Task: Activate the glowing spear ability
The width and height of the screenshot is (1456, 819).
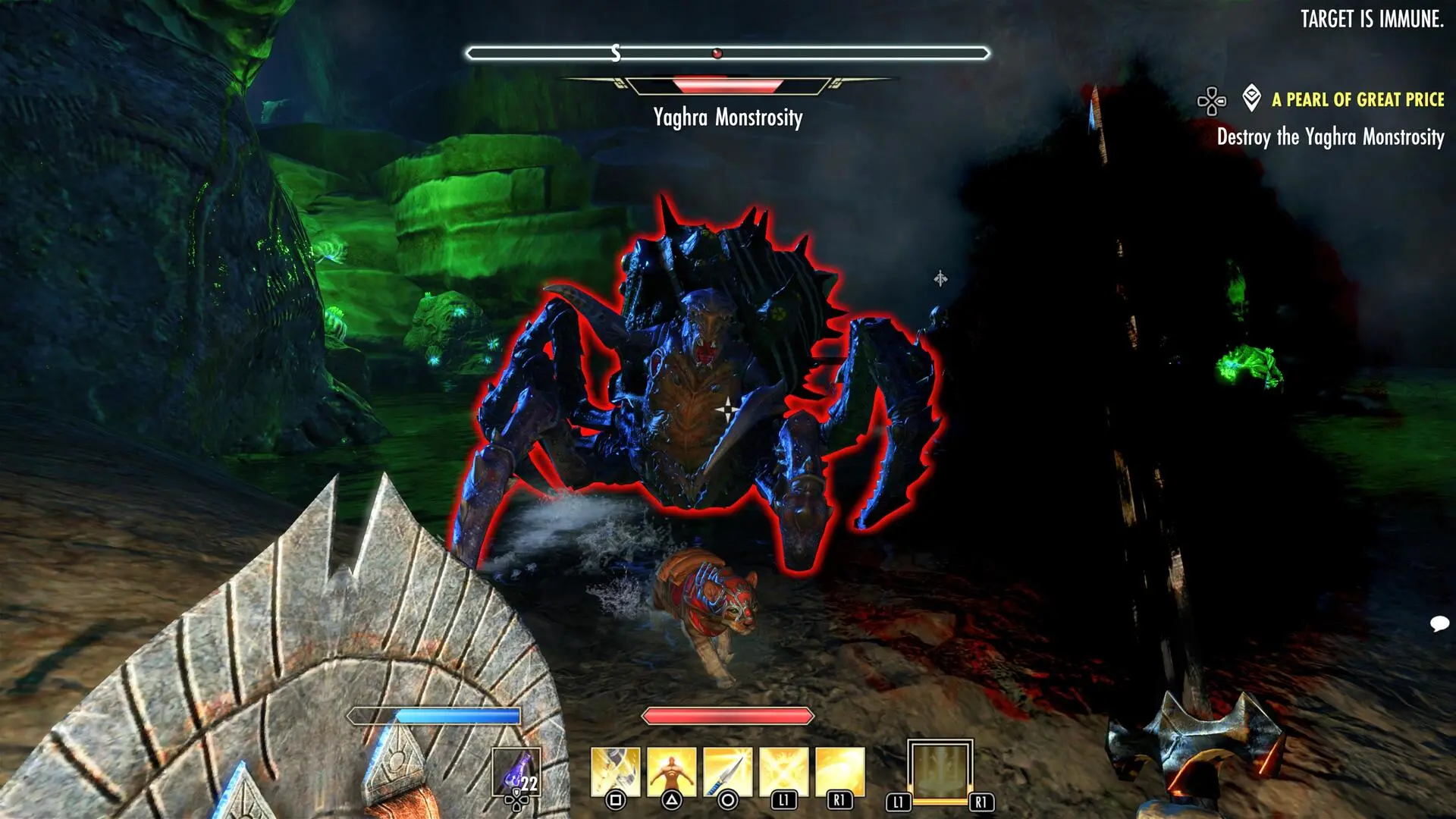Action: pyautogui.click(x=728, y=772)
